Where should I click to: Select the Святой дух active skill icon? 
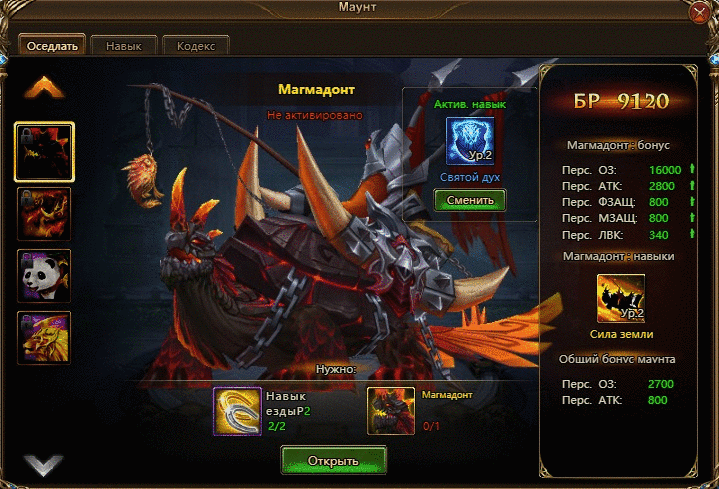pyautogui.click(x=470, y=142)
